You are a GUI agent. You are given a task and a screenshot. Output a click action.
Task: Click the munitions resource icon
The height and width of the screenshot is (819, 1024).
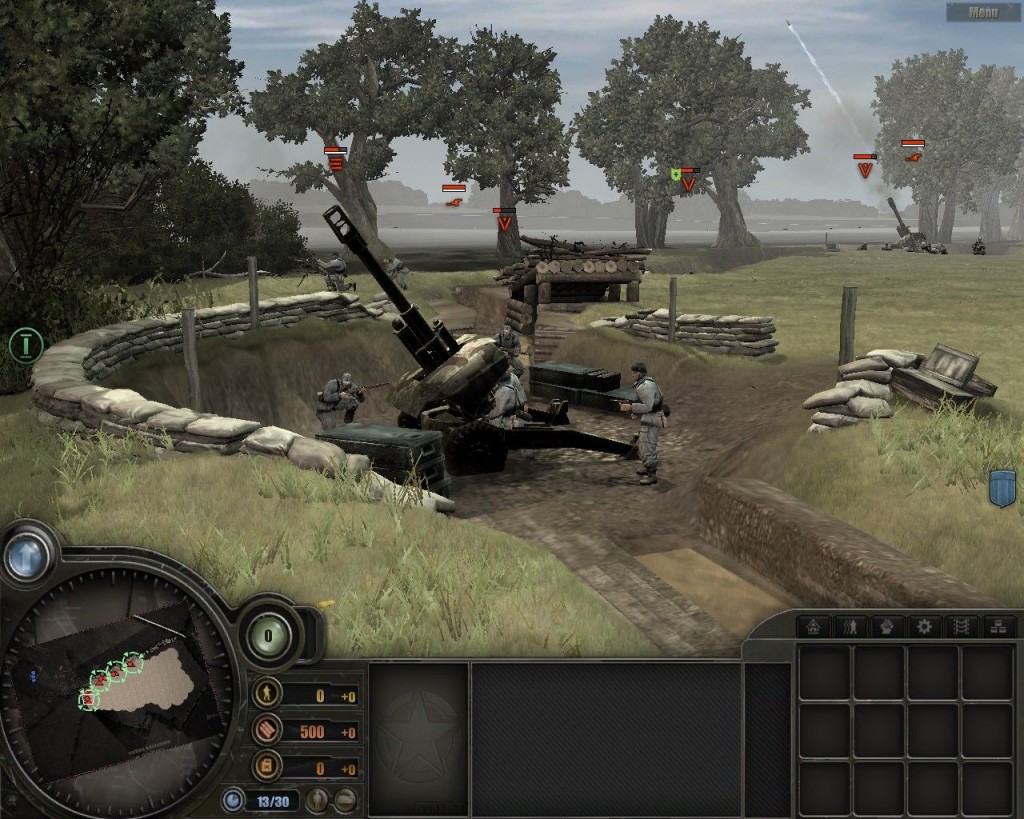click(x=267, y=730)
